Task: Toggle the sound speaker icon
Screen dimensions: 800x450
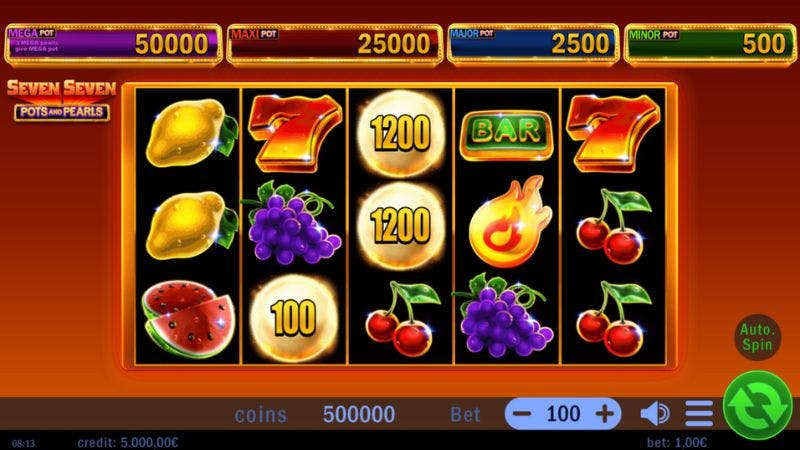Action: [x=655, y=413]
